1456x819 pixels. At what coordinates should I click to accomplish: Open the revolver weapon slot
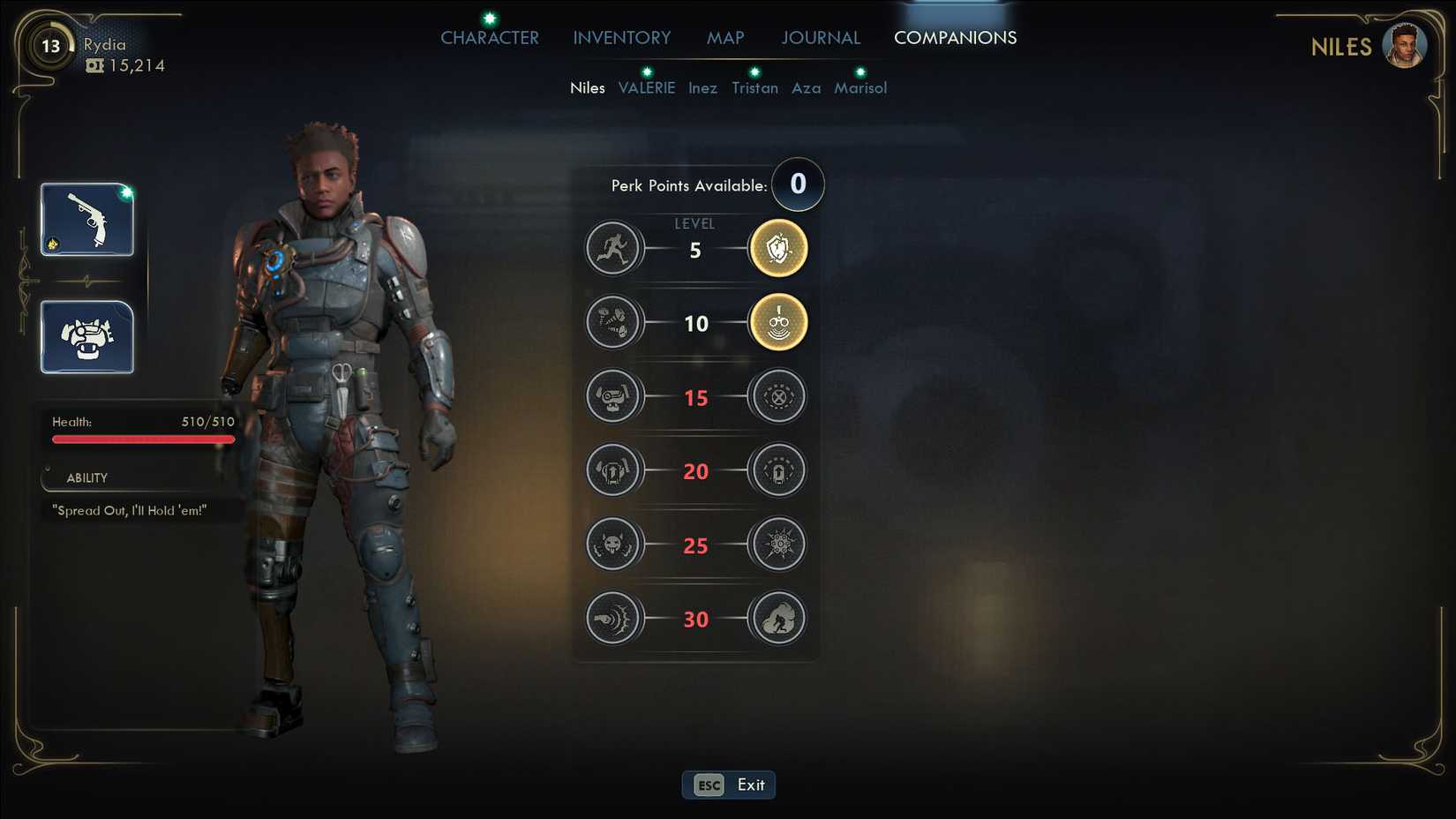click(x=87, y=220)
